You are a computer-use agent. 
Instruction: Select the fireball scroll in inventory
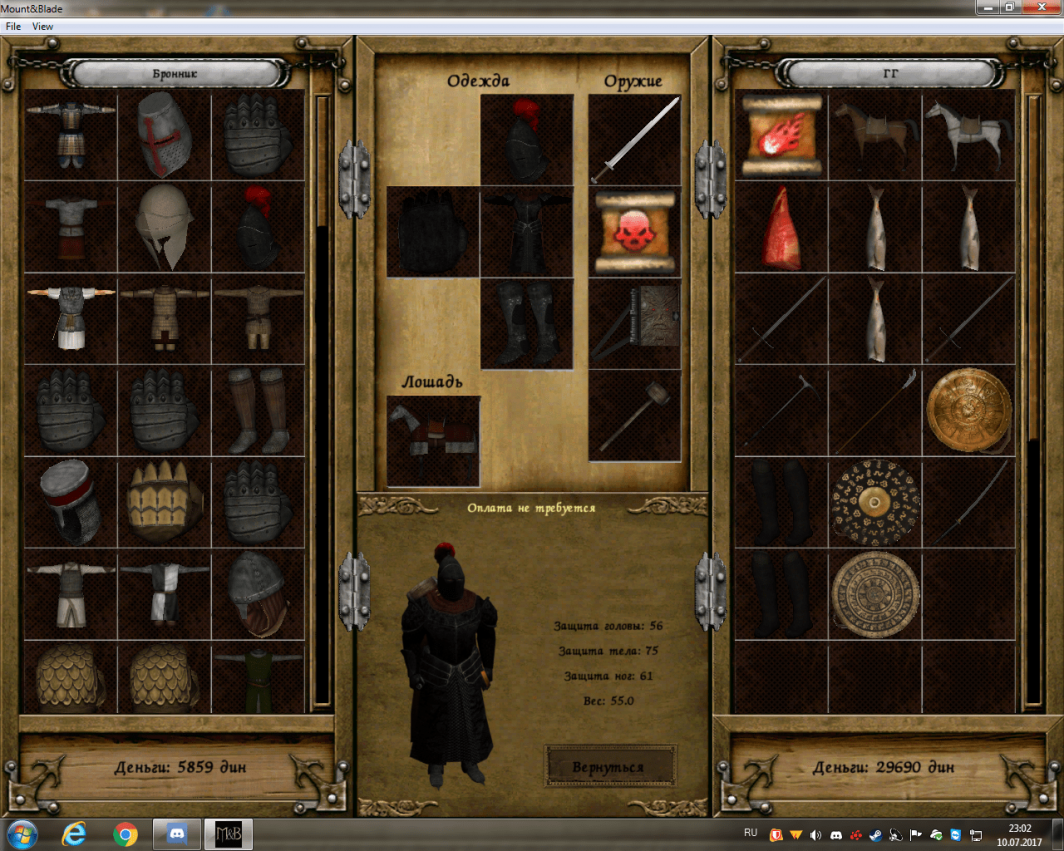[x=781, y=136]
